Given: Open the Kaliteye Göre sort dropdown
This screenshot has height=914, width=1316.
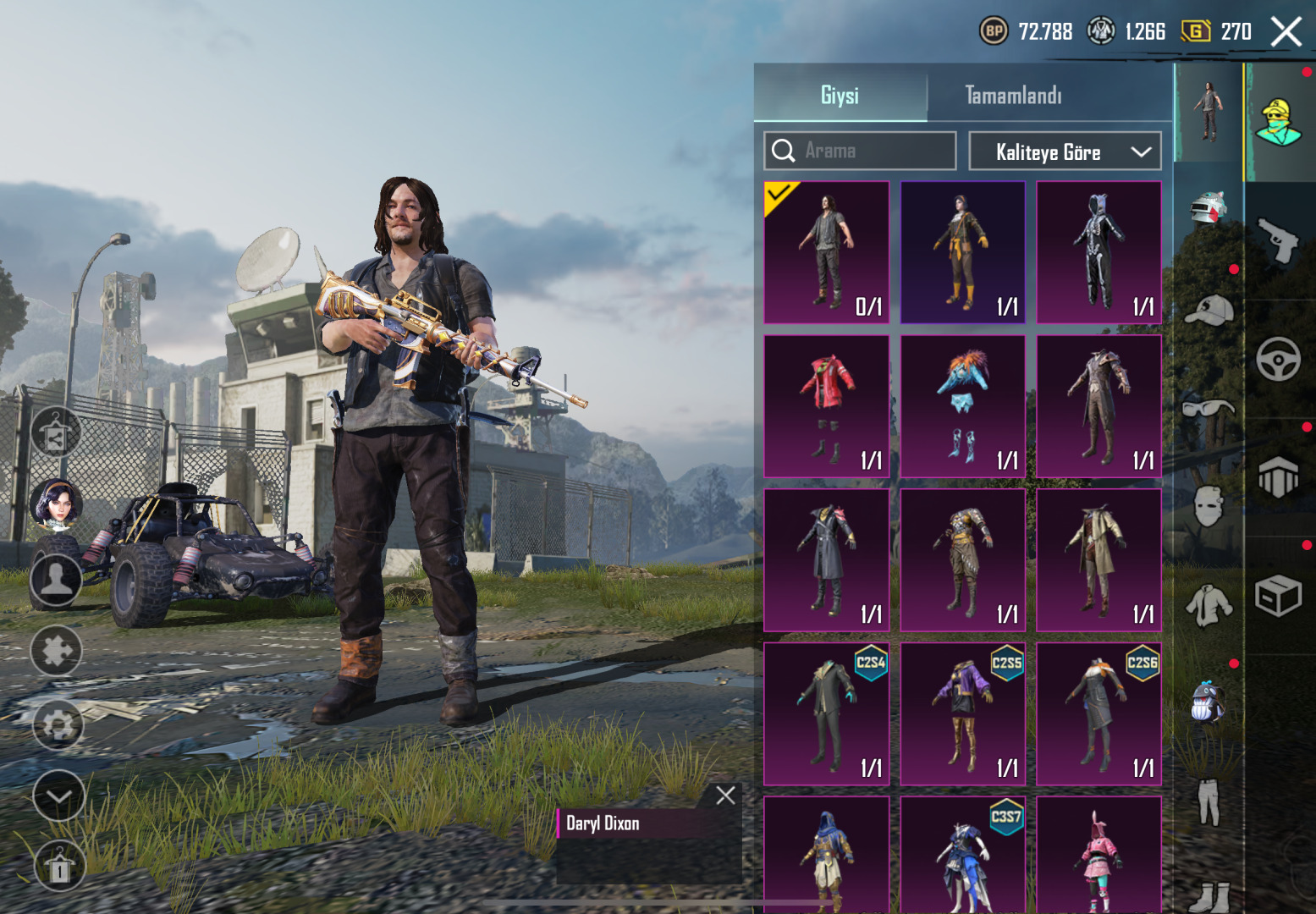Looking at the screenshot, I should click(x=1065, y=151).
